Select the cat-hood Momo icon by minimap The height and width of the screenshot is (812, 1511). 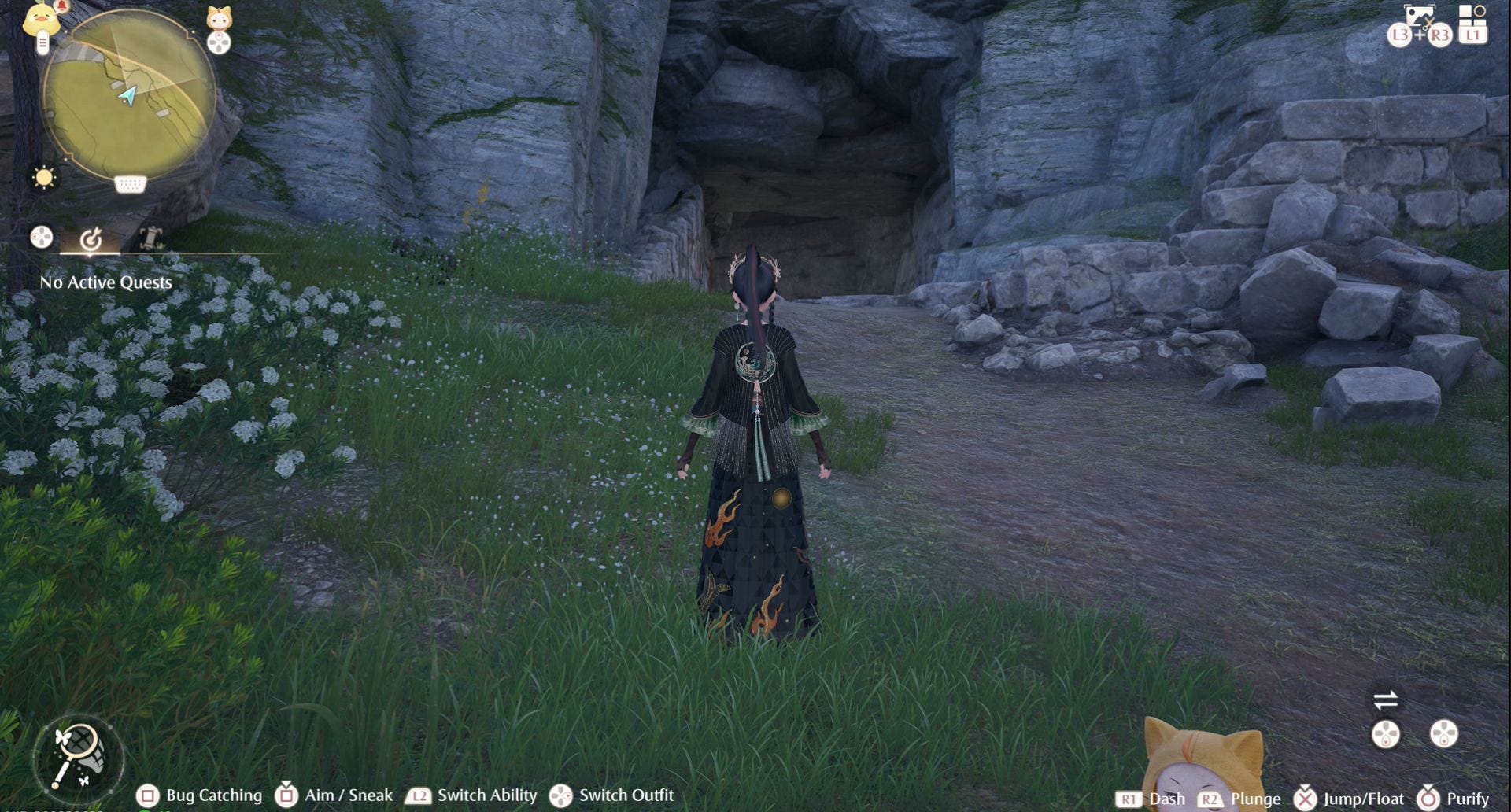pyautogui.click(x=219, y=18)
